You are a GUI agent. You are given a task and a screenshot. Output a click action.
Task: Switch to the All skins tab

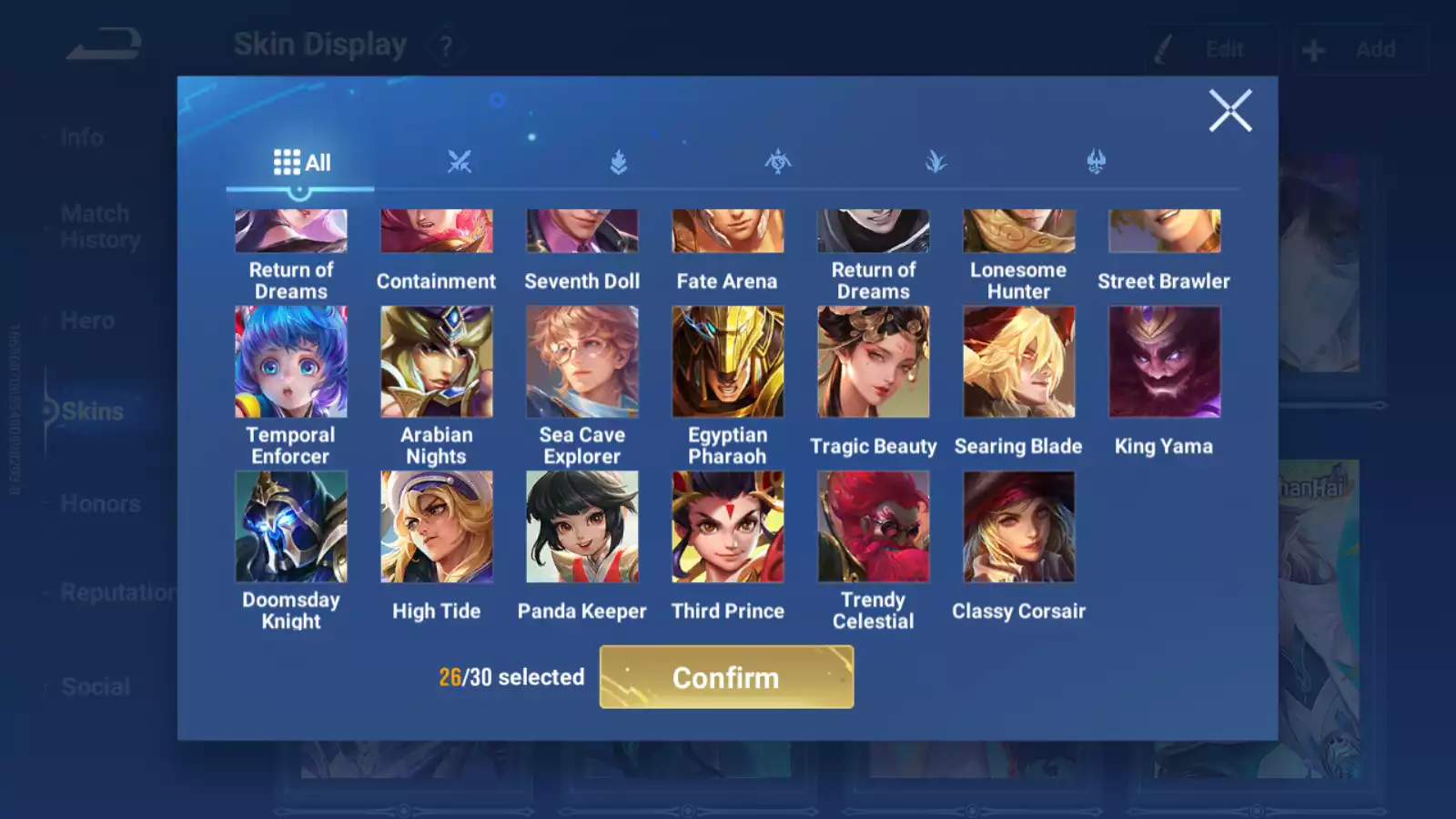(x=301, y=163)
